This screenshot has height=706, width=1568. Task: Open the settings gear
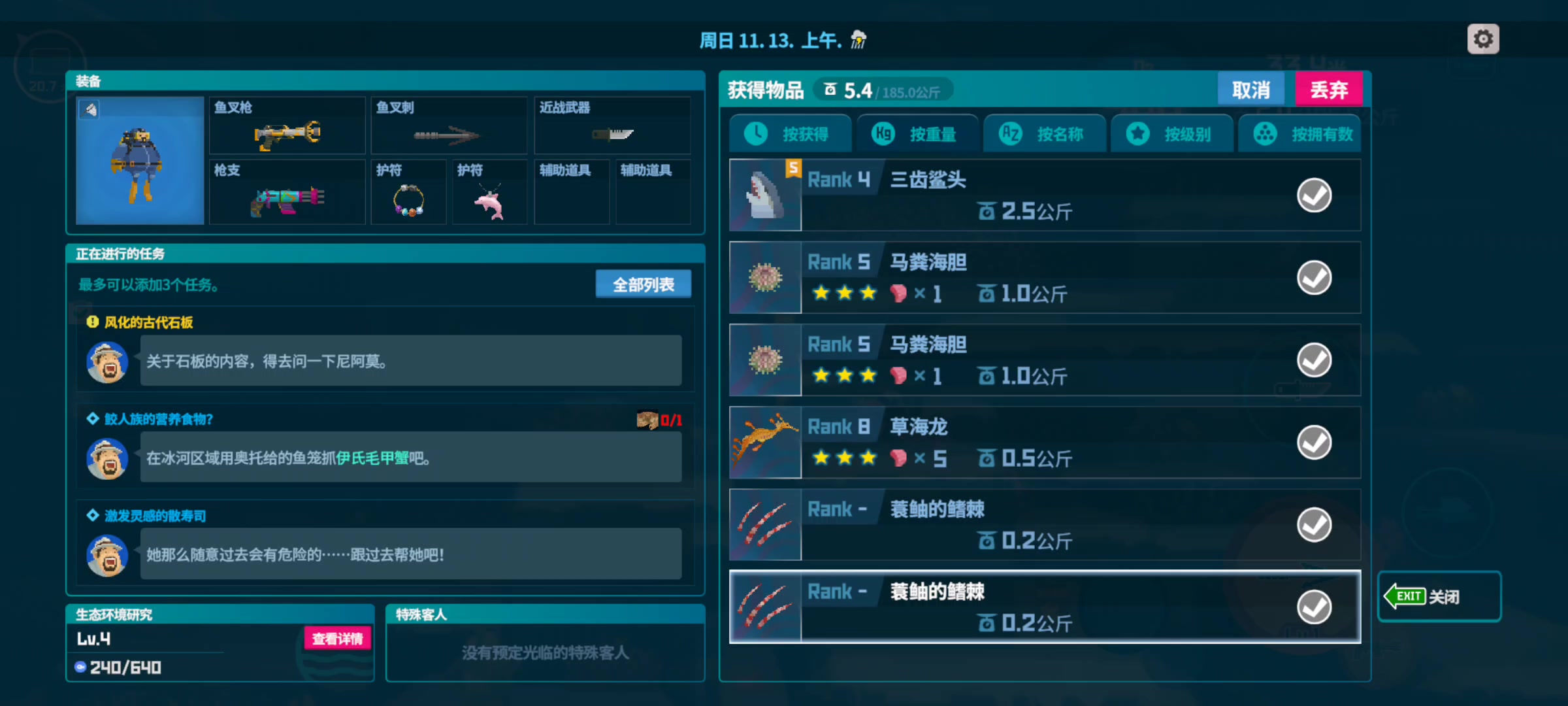click(1483, 39)
